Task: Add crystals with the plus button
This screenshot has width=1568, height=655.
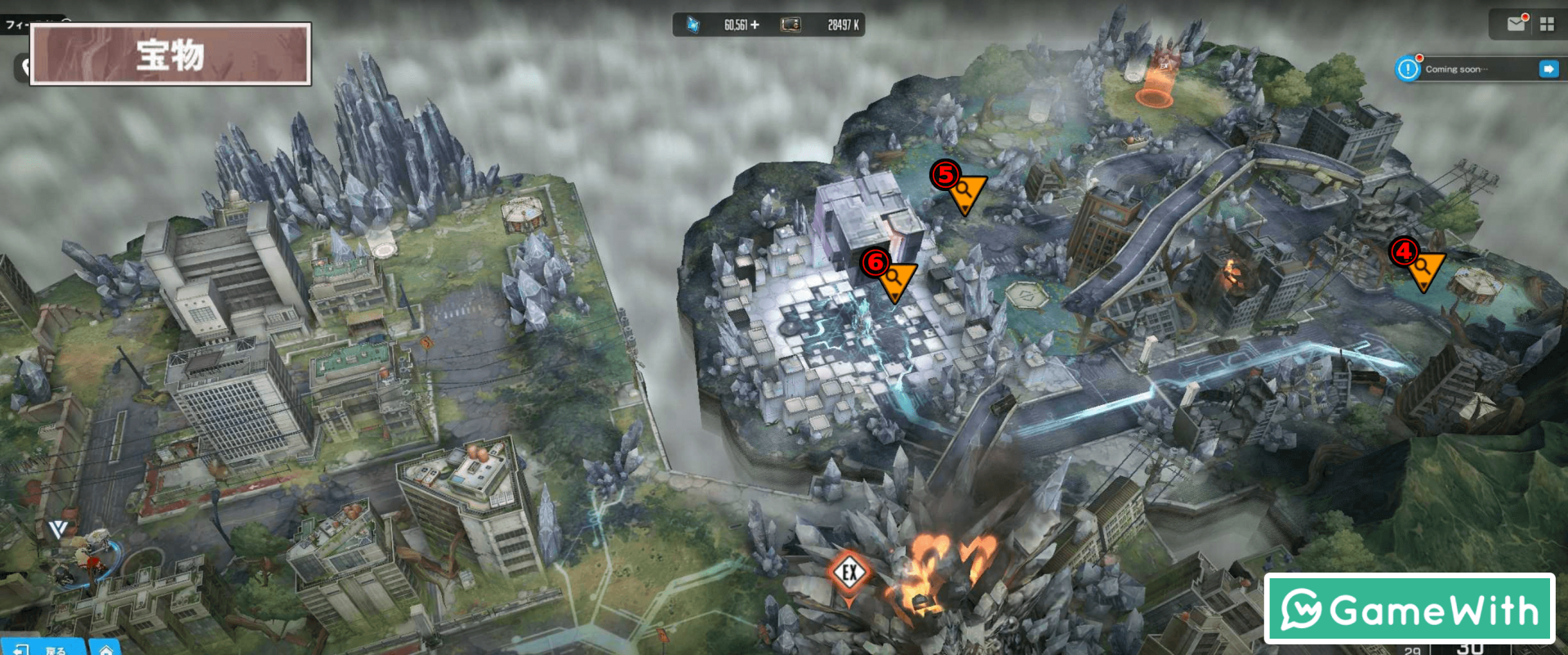Action: click(x=755, y=25)
